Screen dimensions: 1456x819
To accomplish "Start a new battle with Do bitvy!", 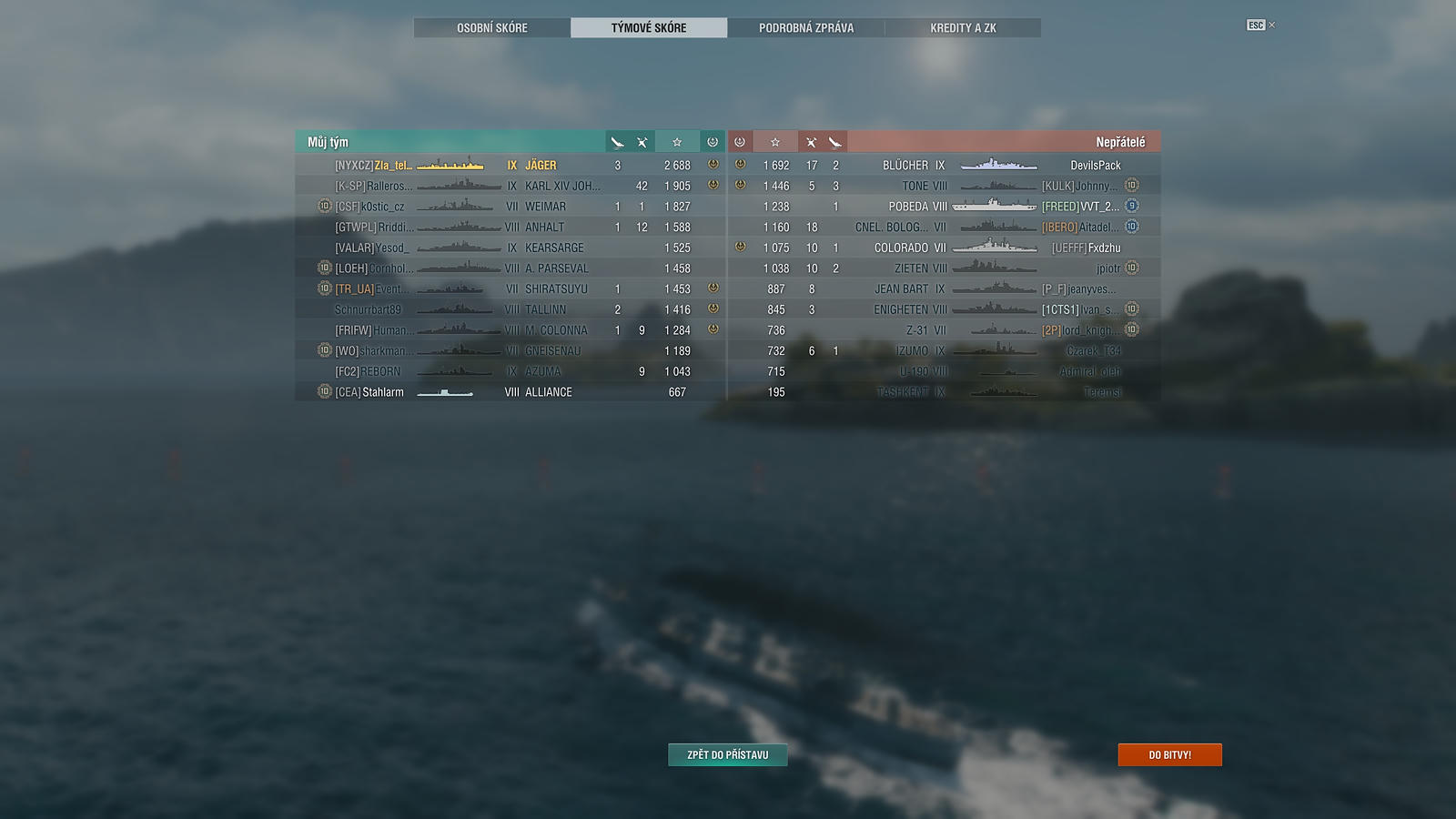I will point(1169,754).
